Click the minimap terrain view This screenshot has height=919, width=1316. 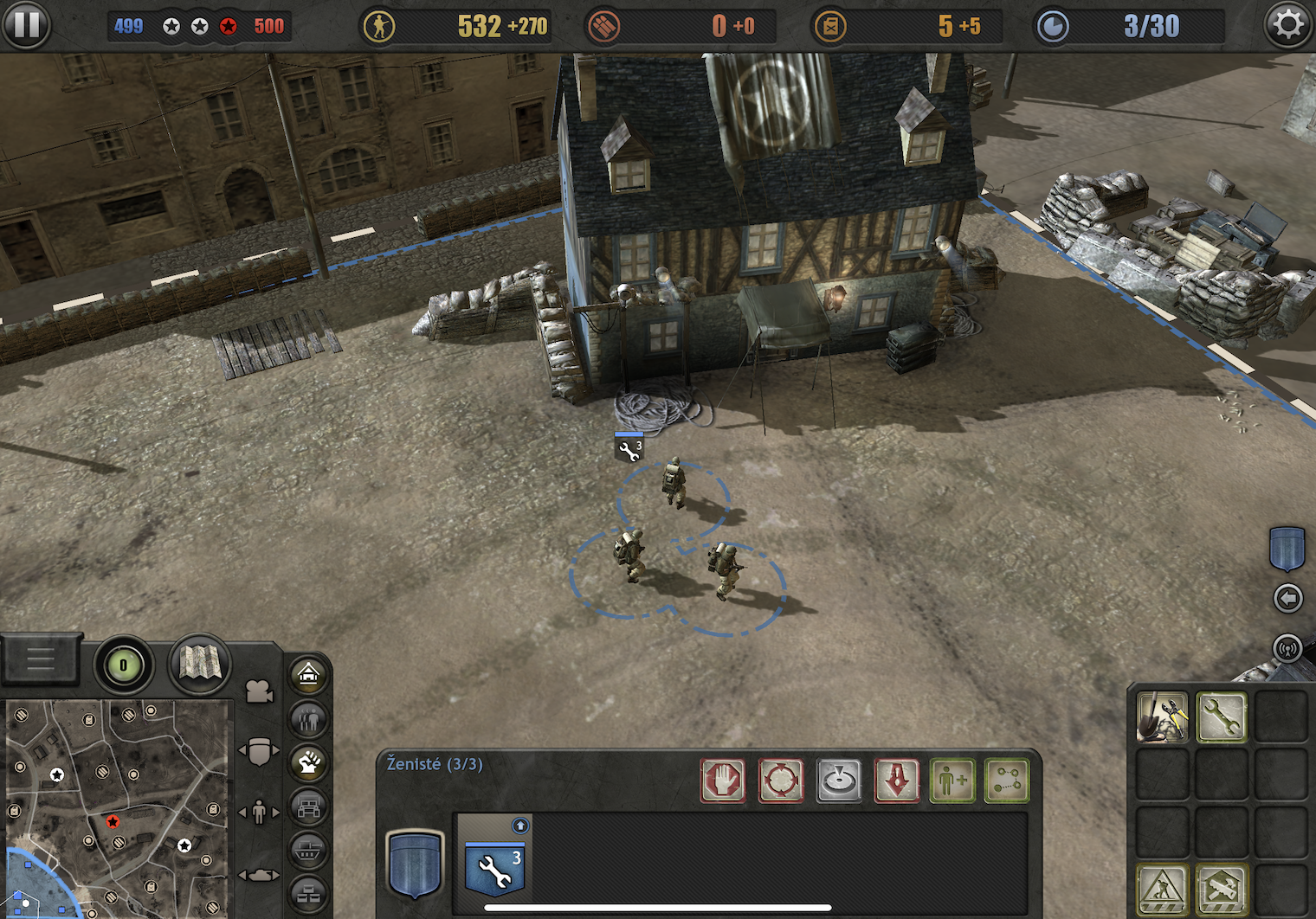click(117, 807)
